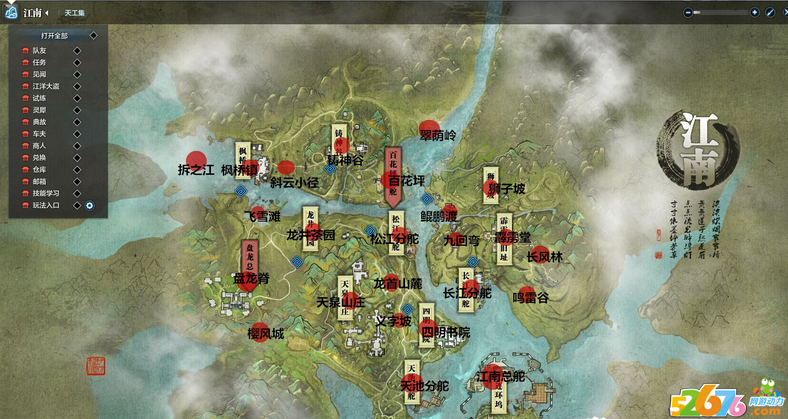Toggle the 任务 (quests) map filter
The image size is (788, 419).
(39, 62)
